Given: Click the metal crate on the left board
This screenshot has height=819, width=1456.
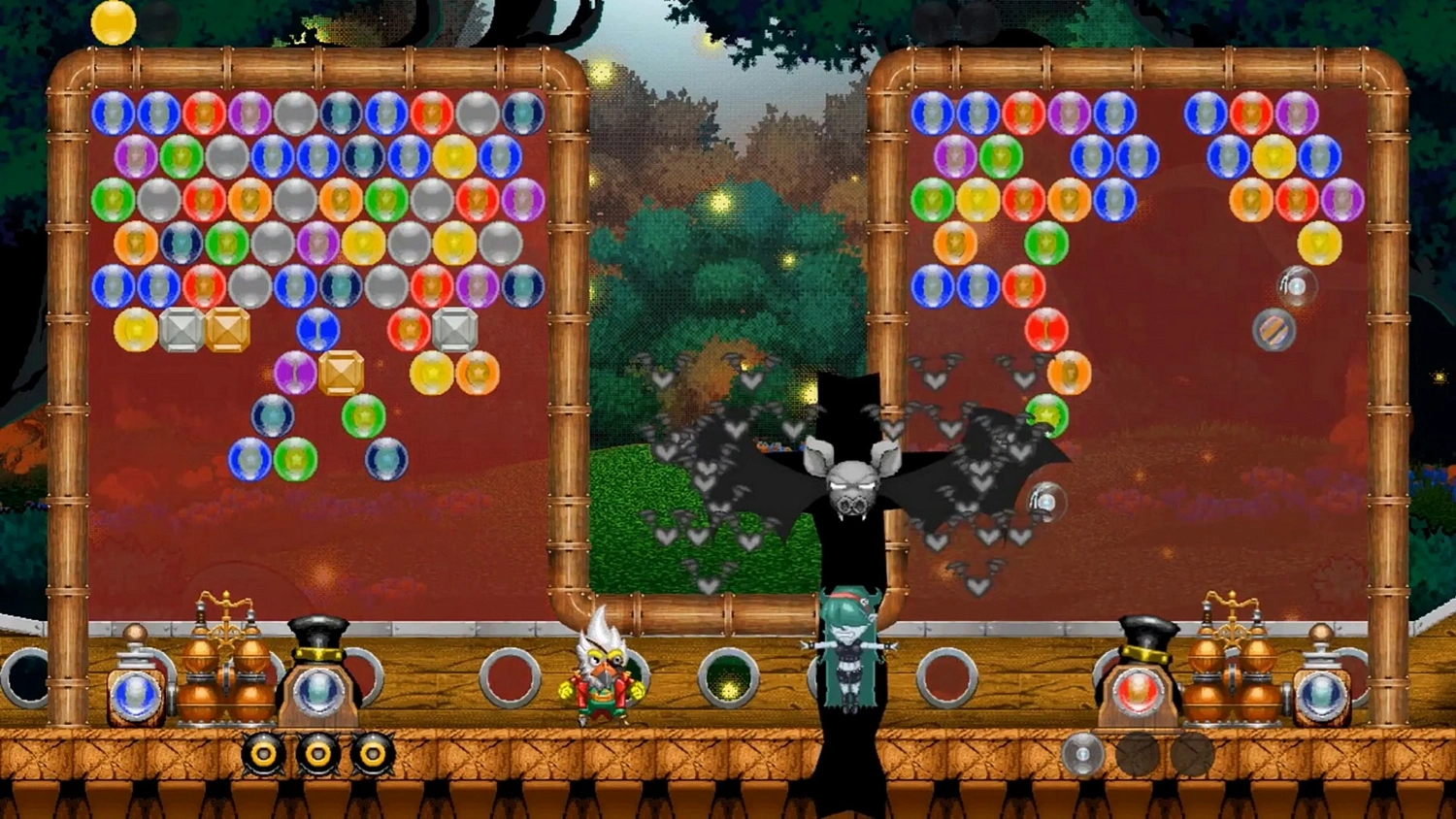Looking at the screenshot, I should pos(182,330).
